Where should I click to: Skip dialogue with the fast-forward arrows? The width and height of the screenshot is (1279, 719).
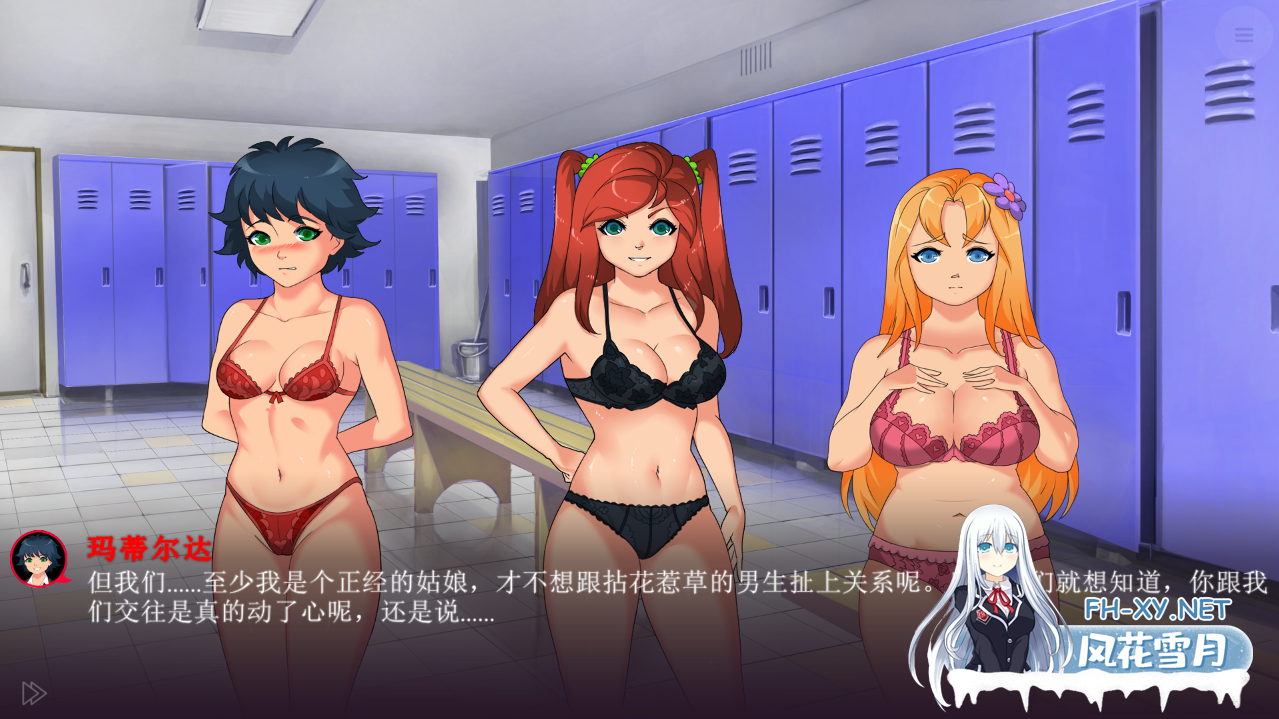point(34,693)
